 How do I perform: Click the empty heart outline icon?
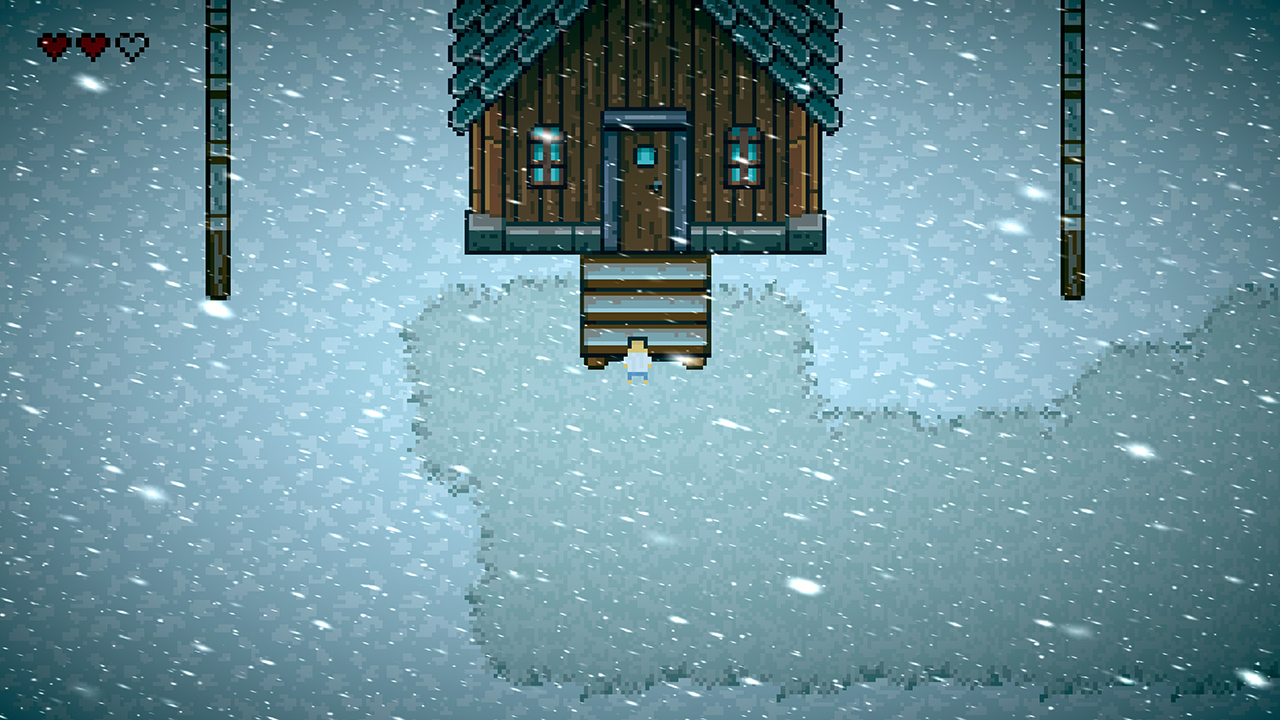(131, 45)
